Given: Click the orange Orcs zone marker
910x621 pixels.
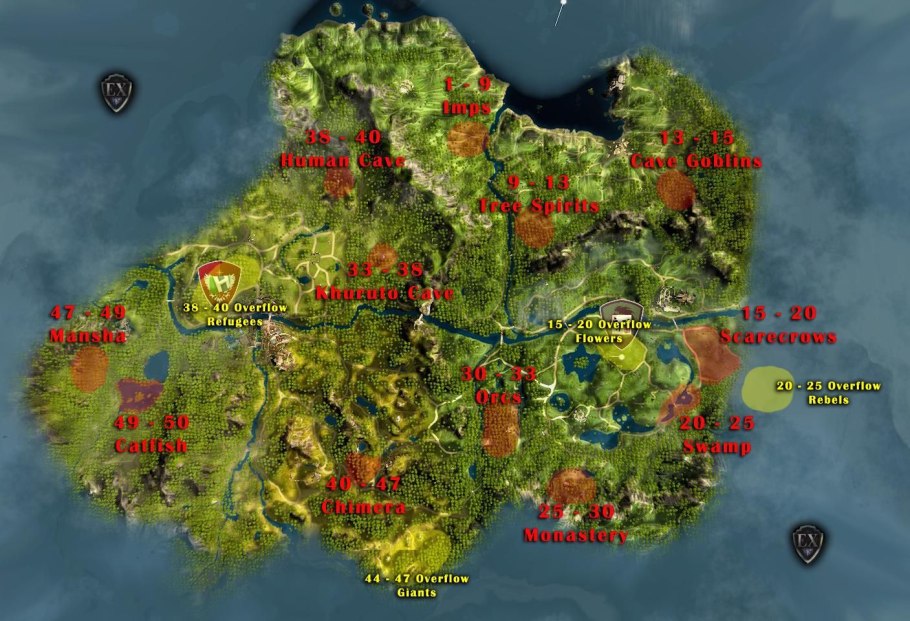Looking at the screenshot, I should pyautogui.click(x=500, y=430).
